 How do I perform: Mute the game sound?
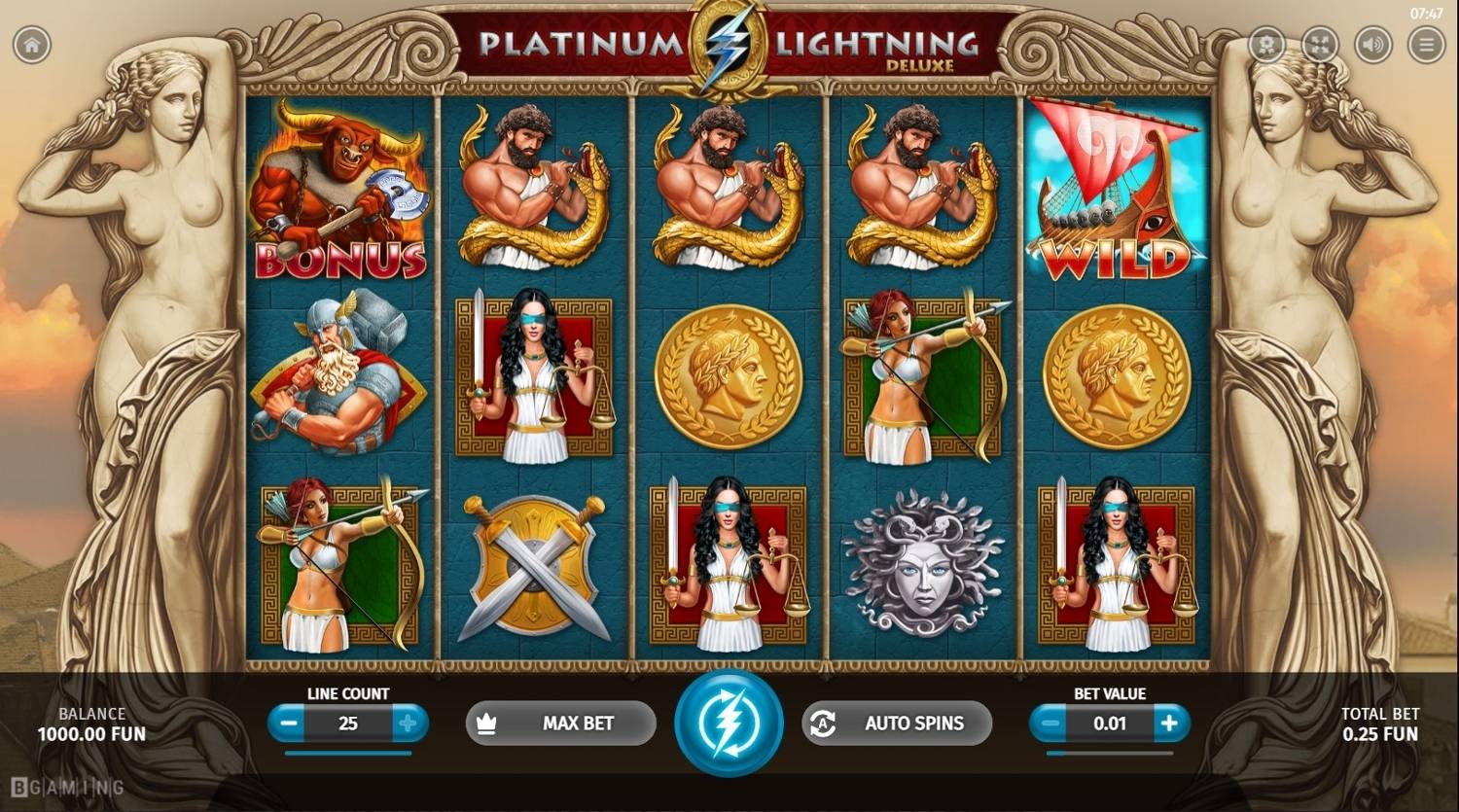[x=1373, y=45]
